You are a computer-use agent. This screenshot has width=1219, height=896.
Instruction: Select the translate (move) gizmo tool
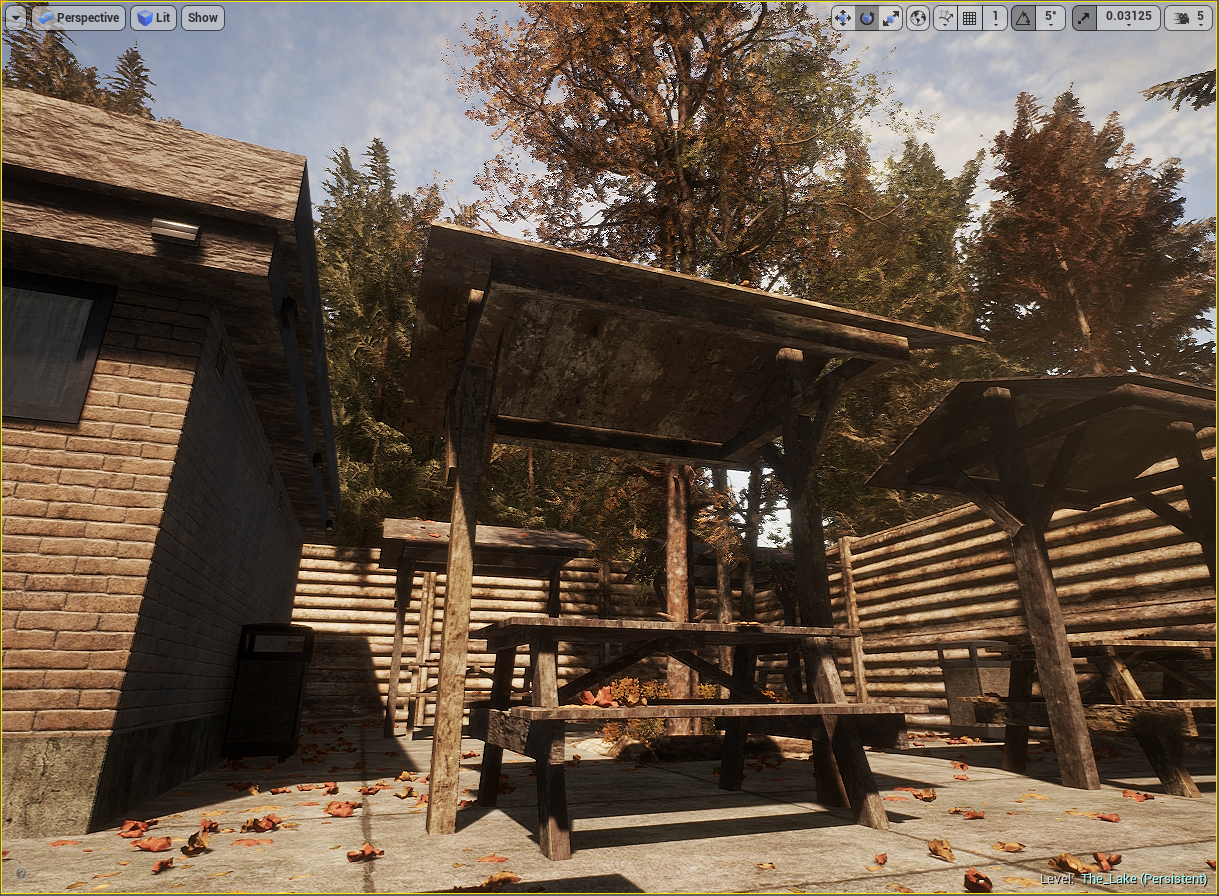842,17
